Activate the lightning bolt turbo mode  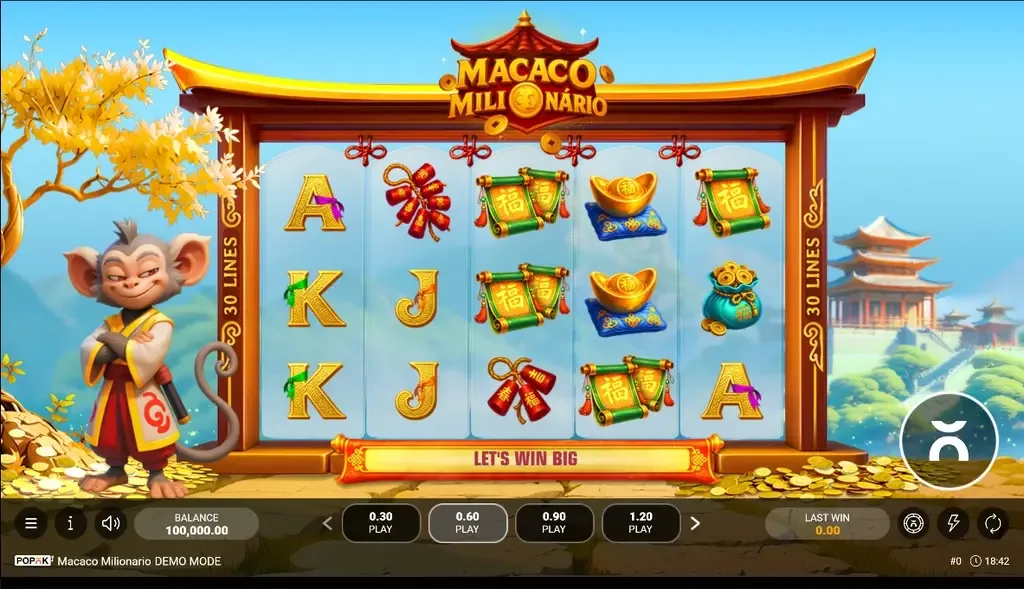953,523
